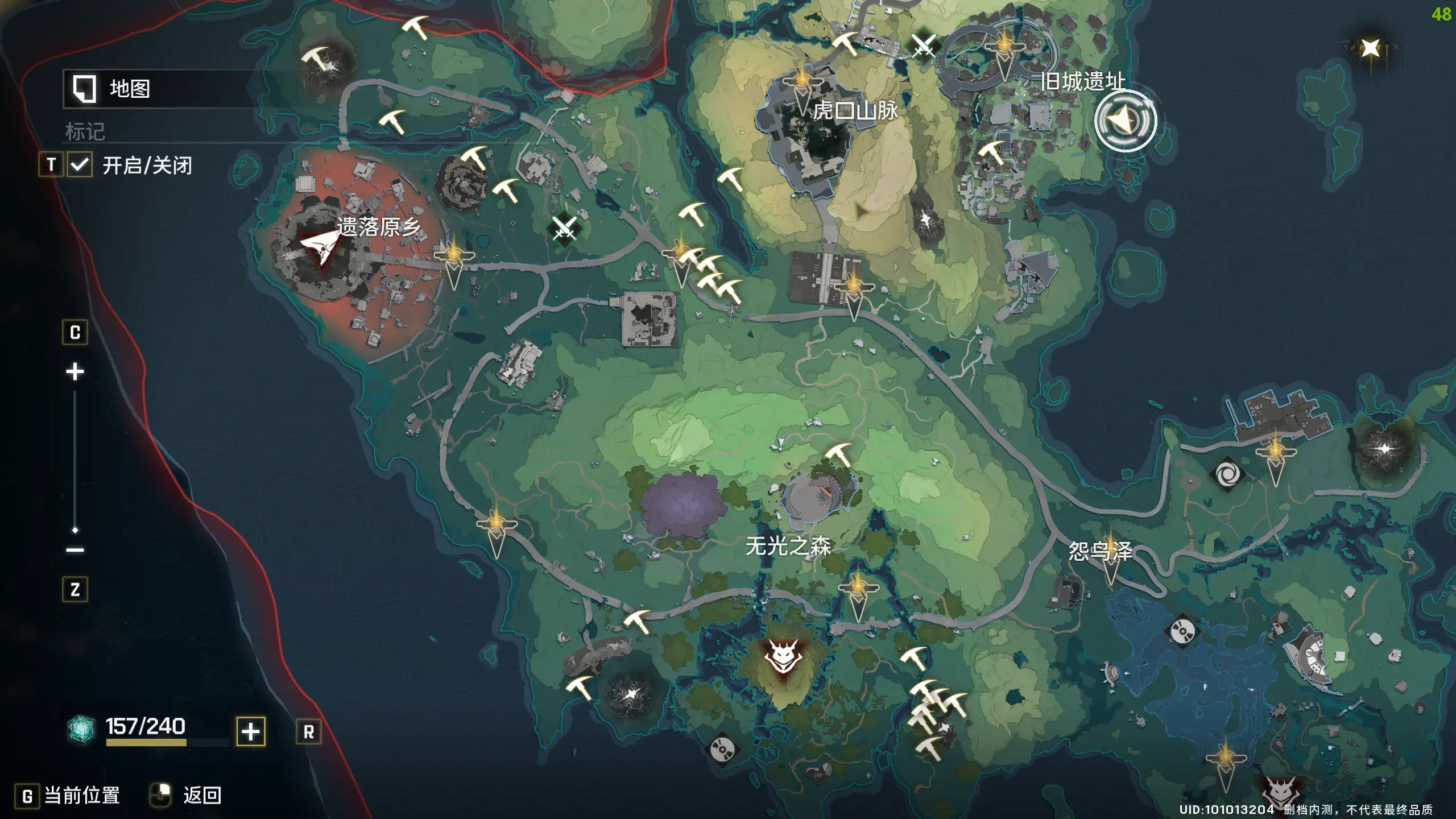Select the teleport waypoint near 遗落原乡

tap(453, 259)
